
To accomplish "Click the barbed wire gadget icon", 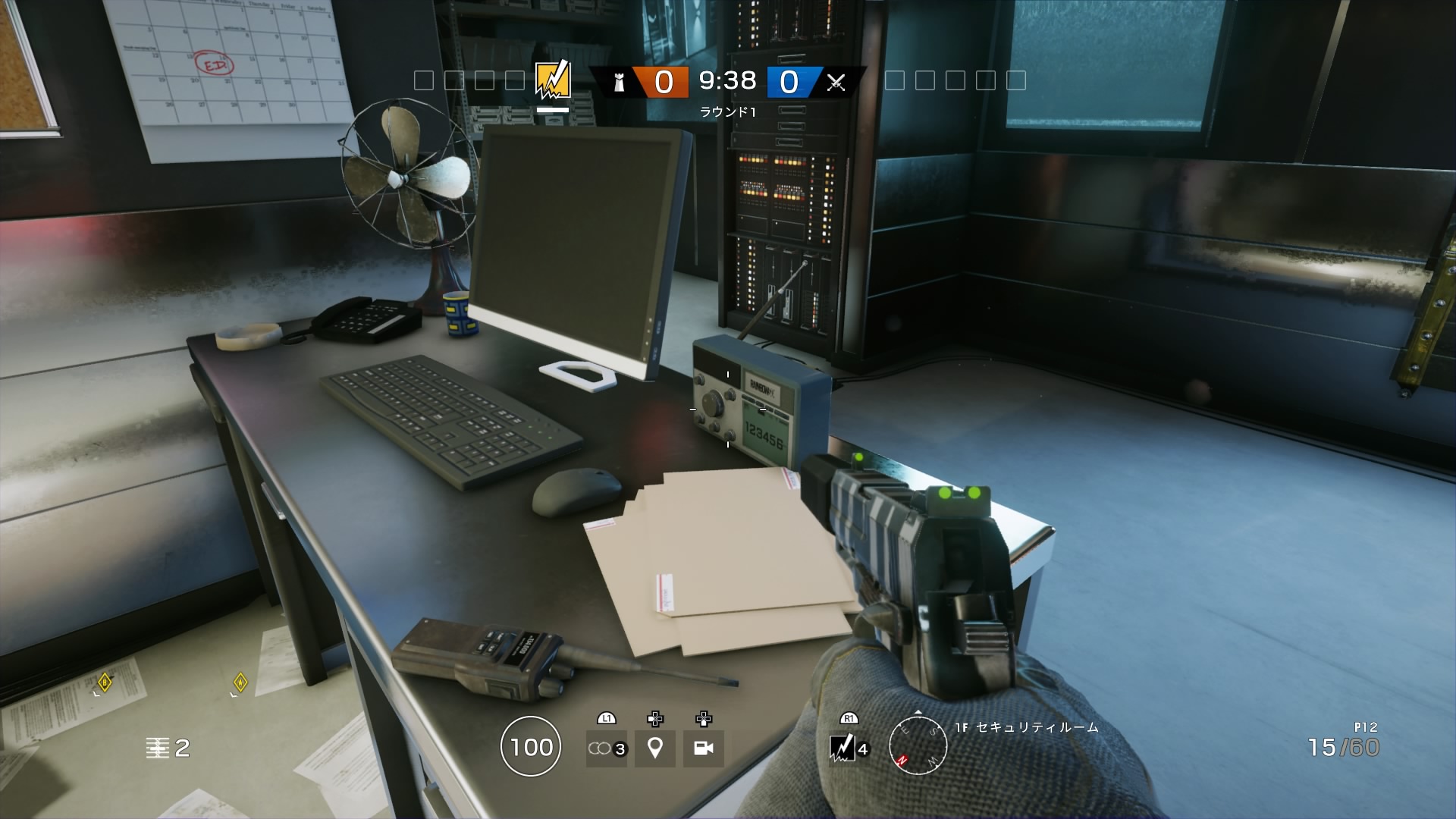I will [605, 748].
